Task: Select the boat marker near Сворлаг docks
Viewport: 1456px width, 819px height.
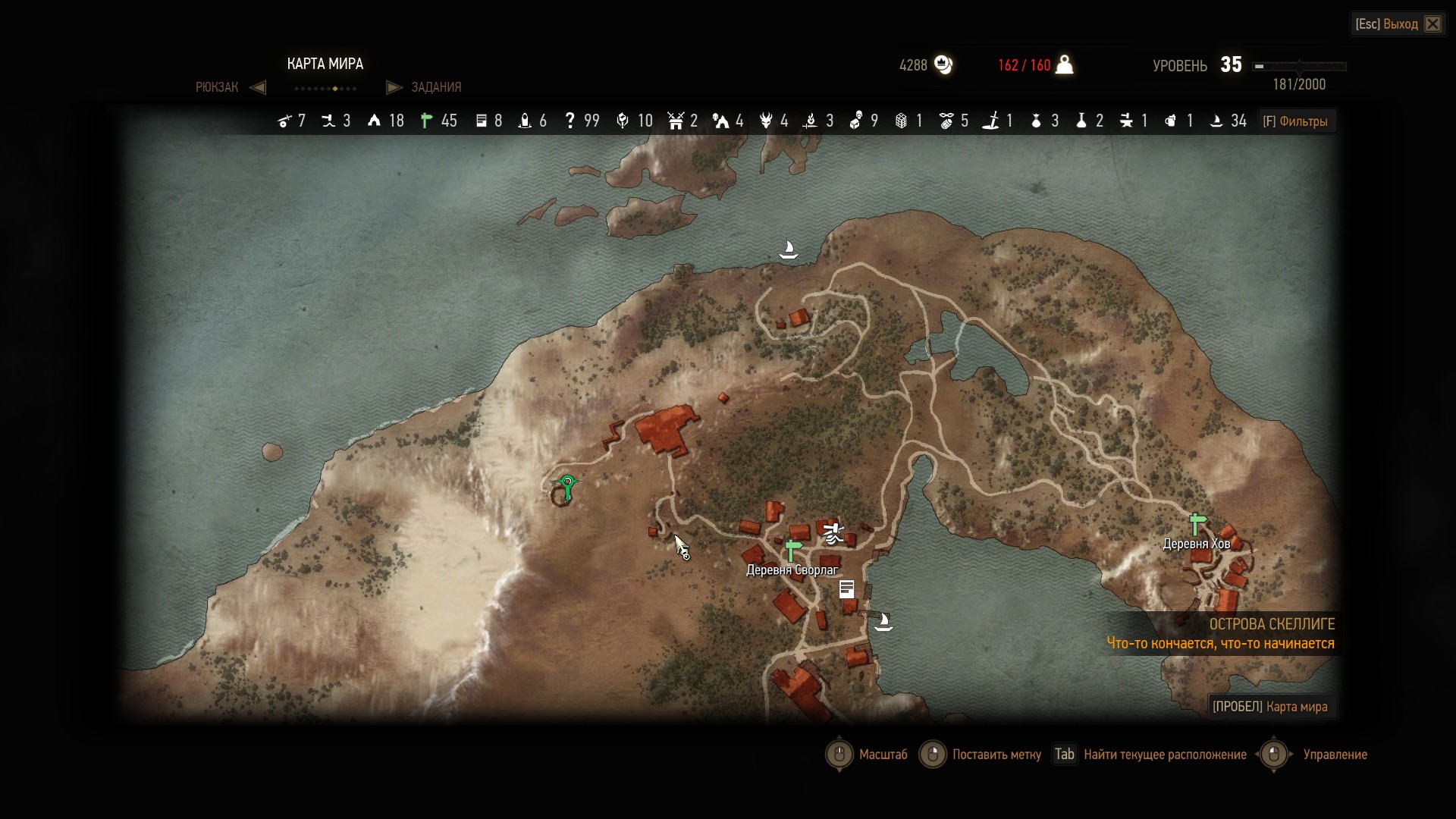Action: [x=883, y=623]
